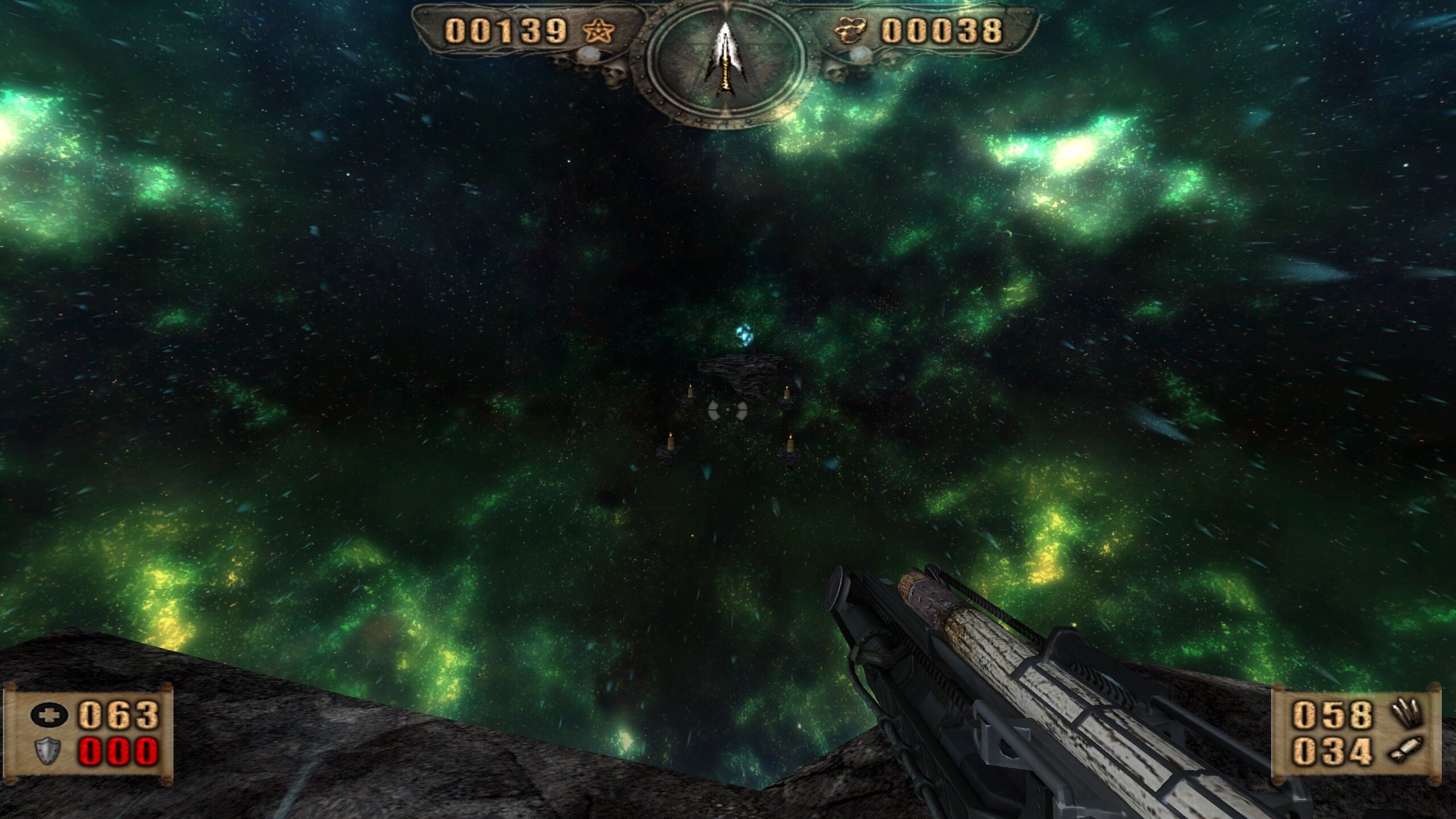Click the gold coins pile icon
The image size is (1456, 819).
coord(851,31)
